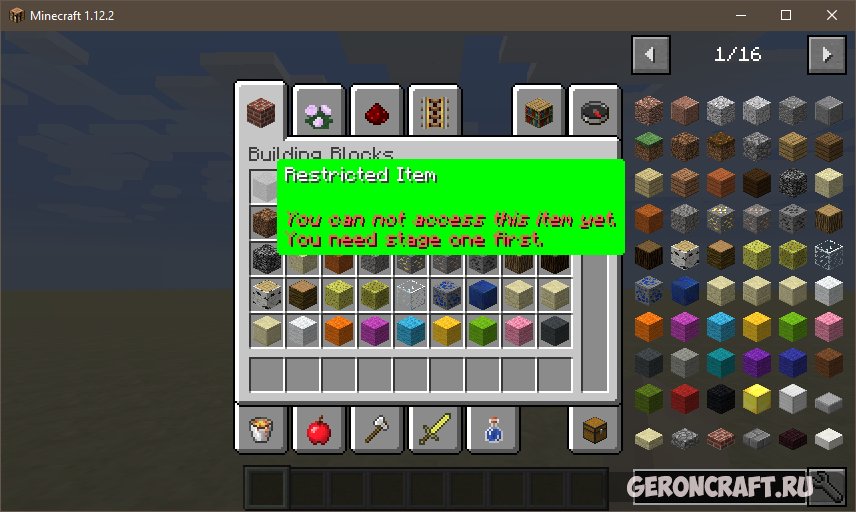Switch to the Tools iron axe tab

376,430
